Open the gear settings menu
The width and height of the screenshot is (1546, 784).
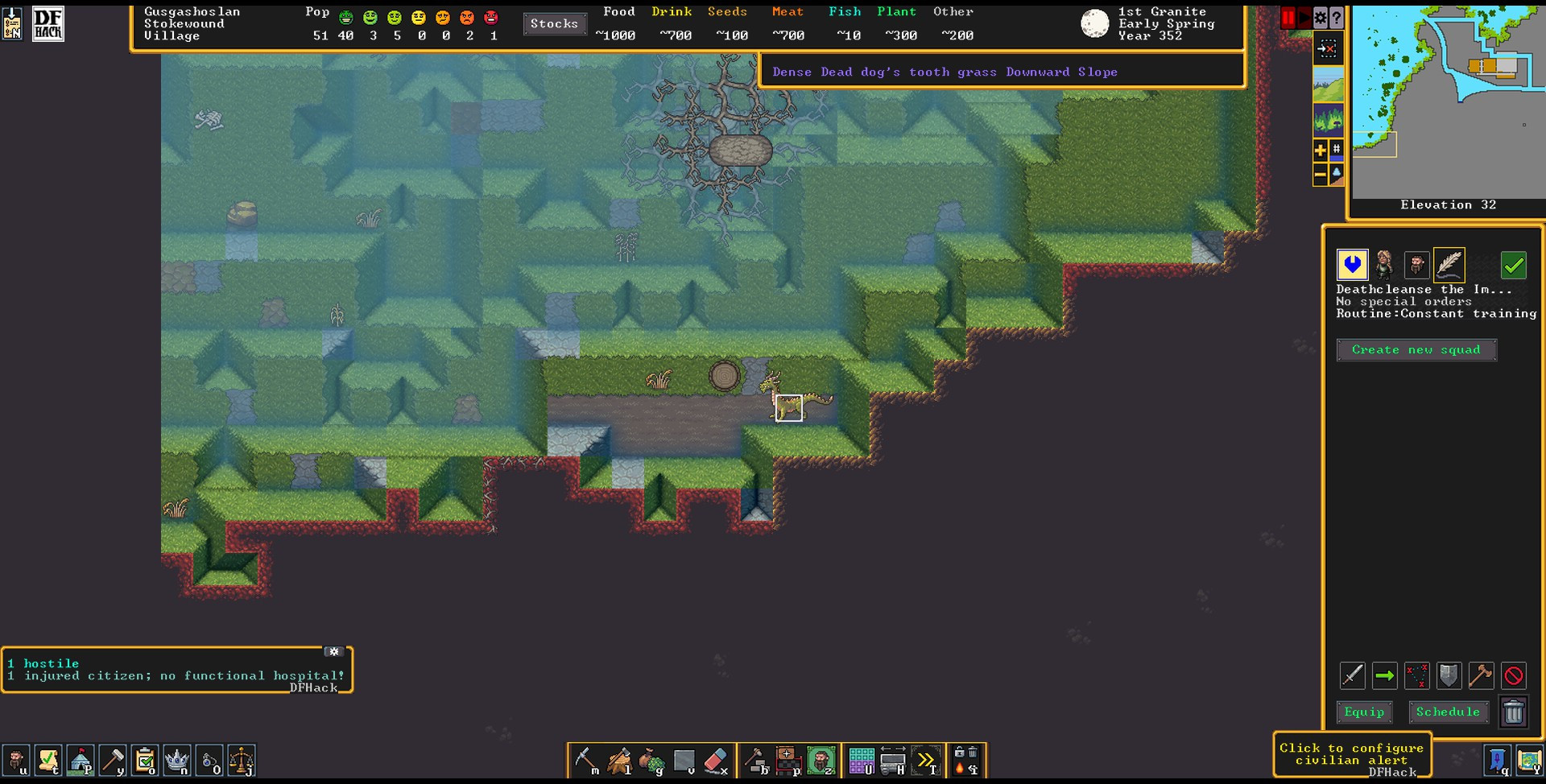(1321, 18)
